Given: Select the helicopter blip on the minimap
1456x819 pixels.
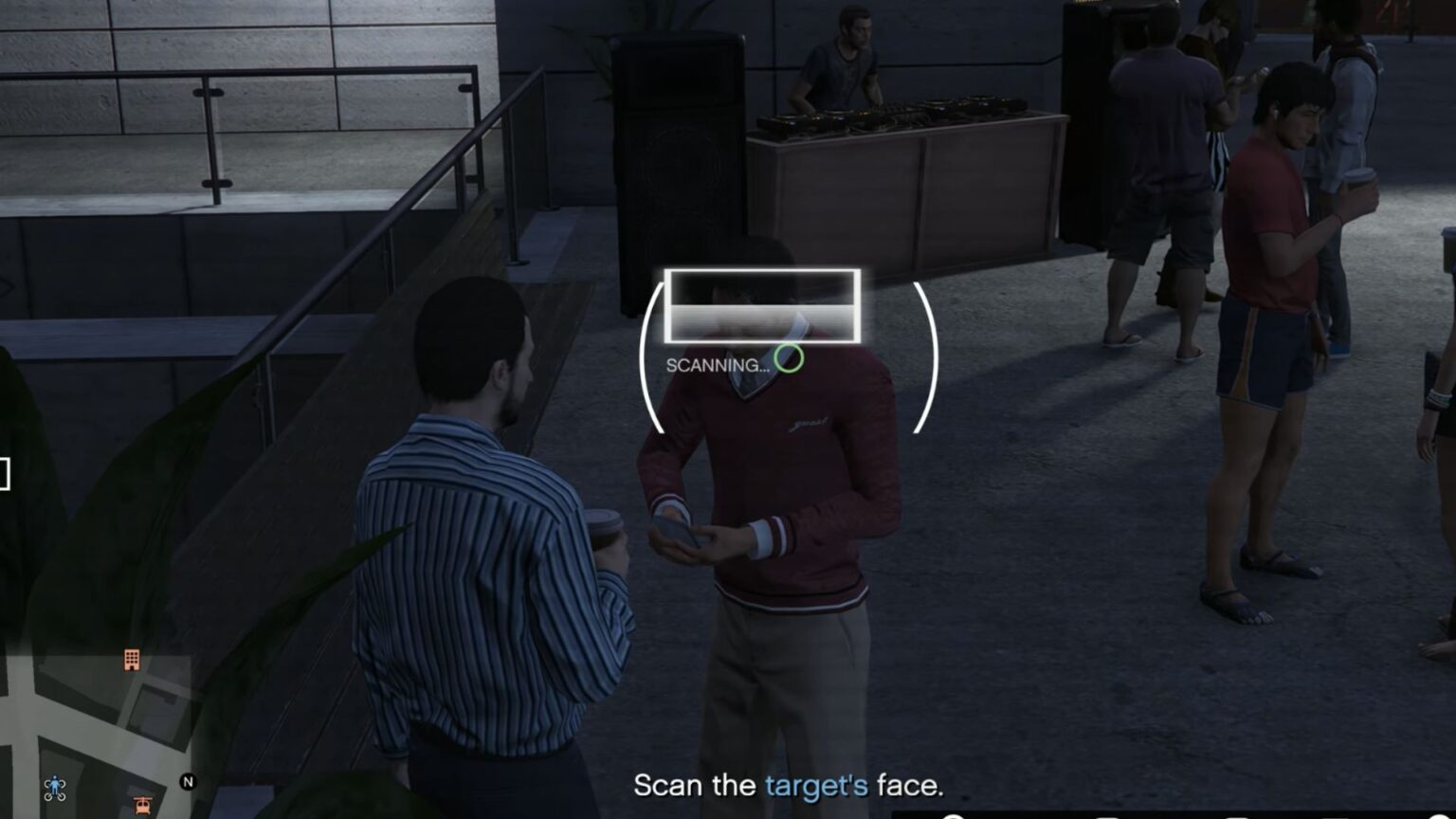Looking at the screenshot, I should (141, 804).
